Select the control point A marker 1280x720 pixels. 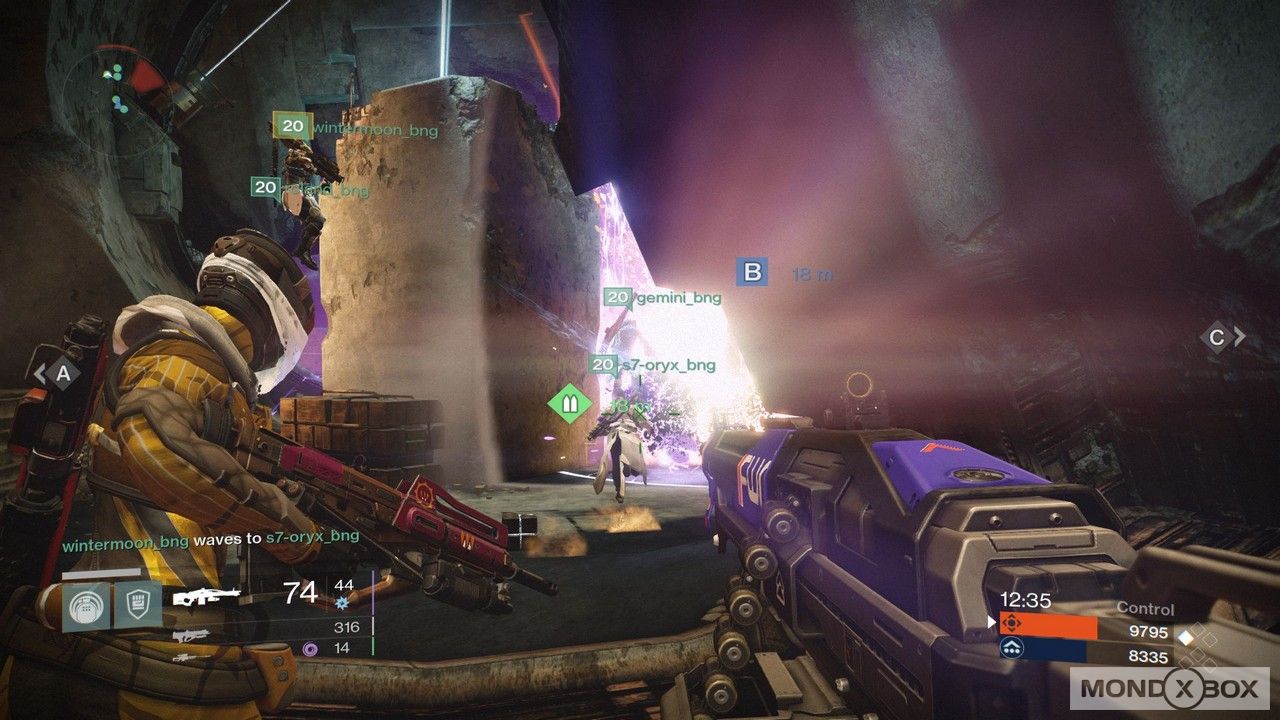click(63, 374)
